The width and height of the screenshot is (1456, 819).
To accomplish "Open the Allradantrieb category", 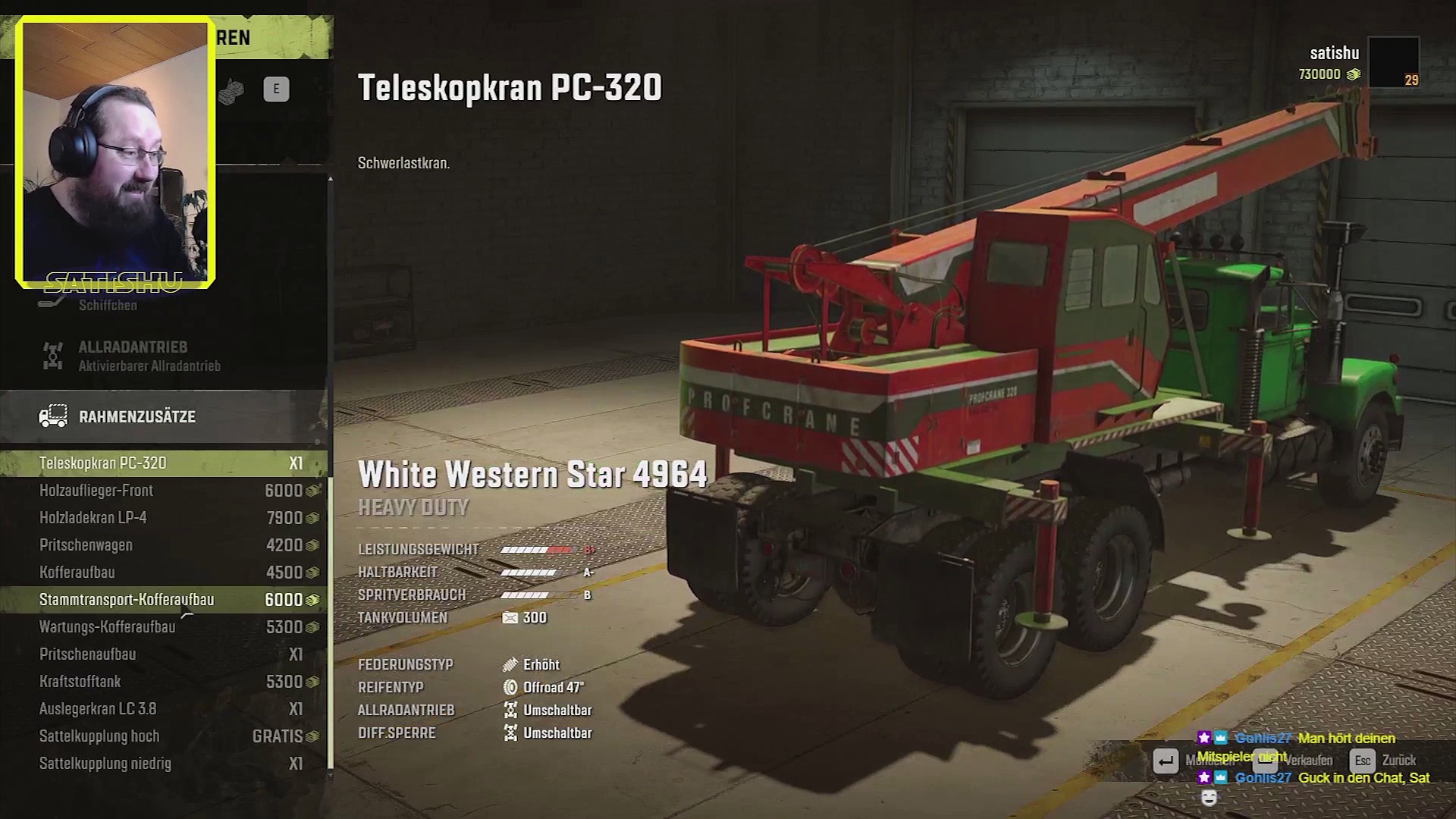I will point(163,356).
